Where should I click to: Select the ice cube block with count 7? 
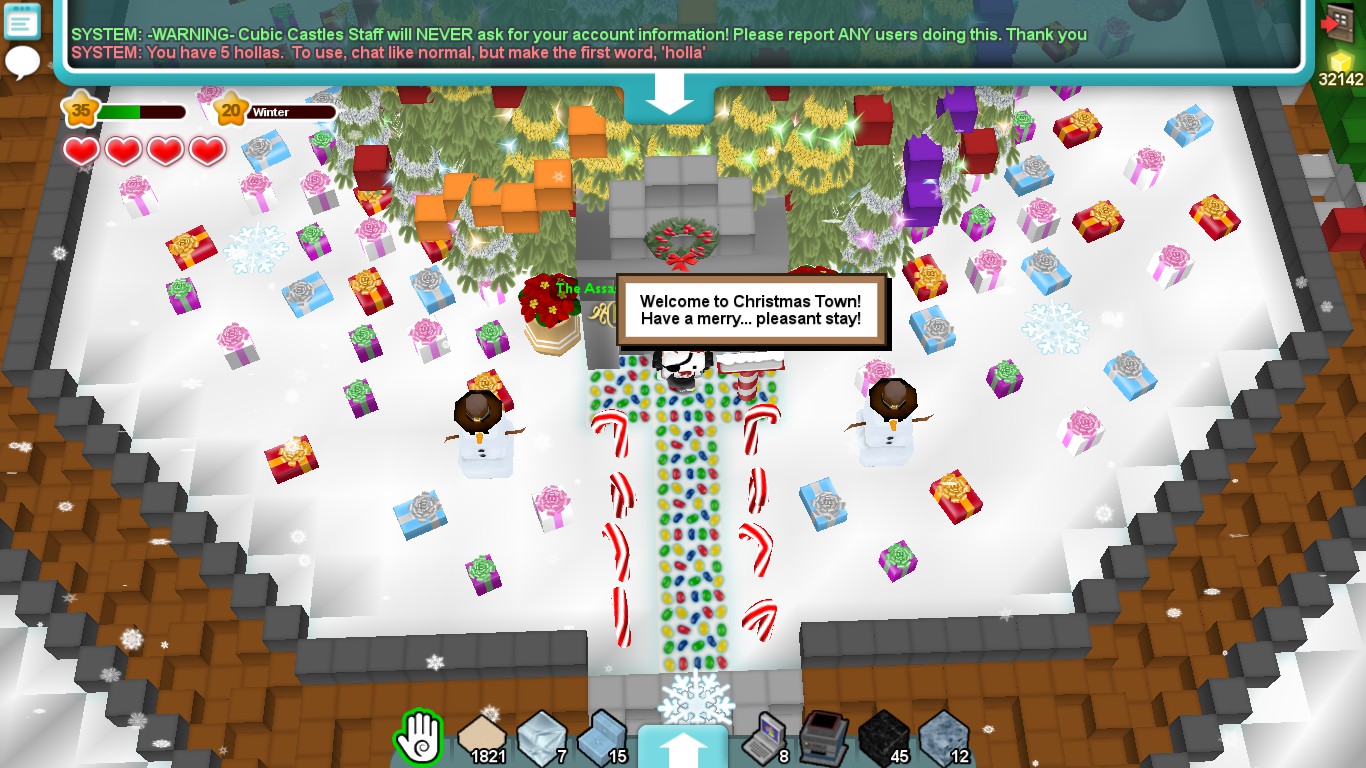pyautogui.click(x=541, y=735)
